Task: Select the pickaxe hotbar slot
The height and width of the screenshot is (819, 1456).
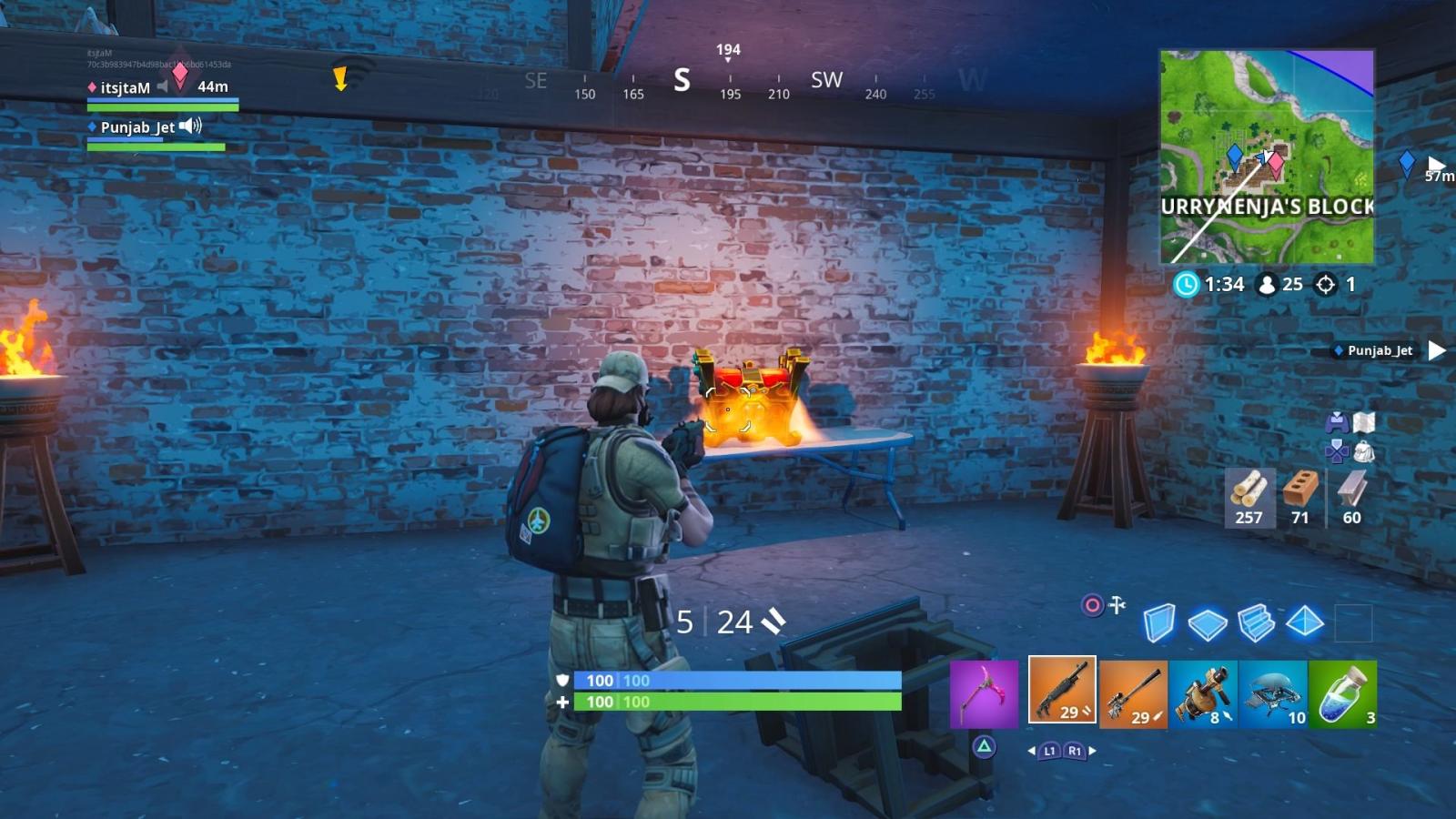Action: pos(985,693)
